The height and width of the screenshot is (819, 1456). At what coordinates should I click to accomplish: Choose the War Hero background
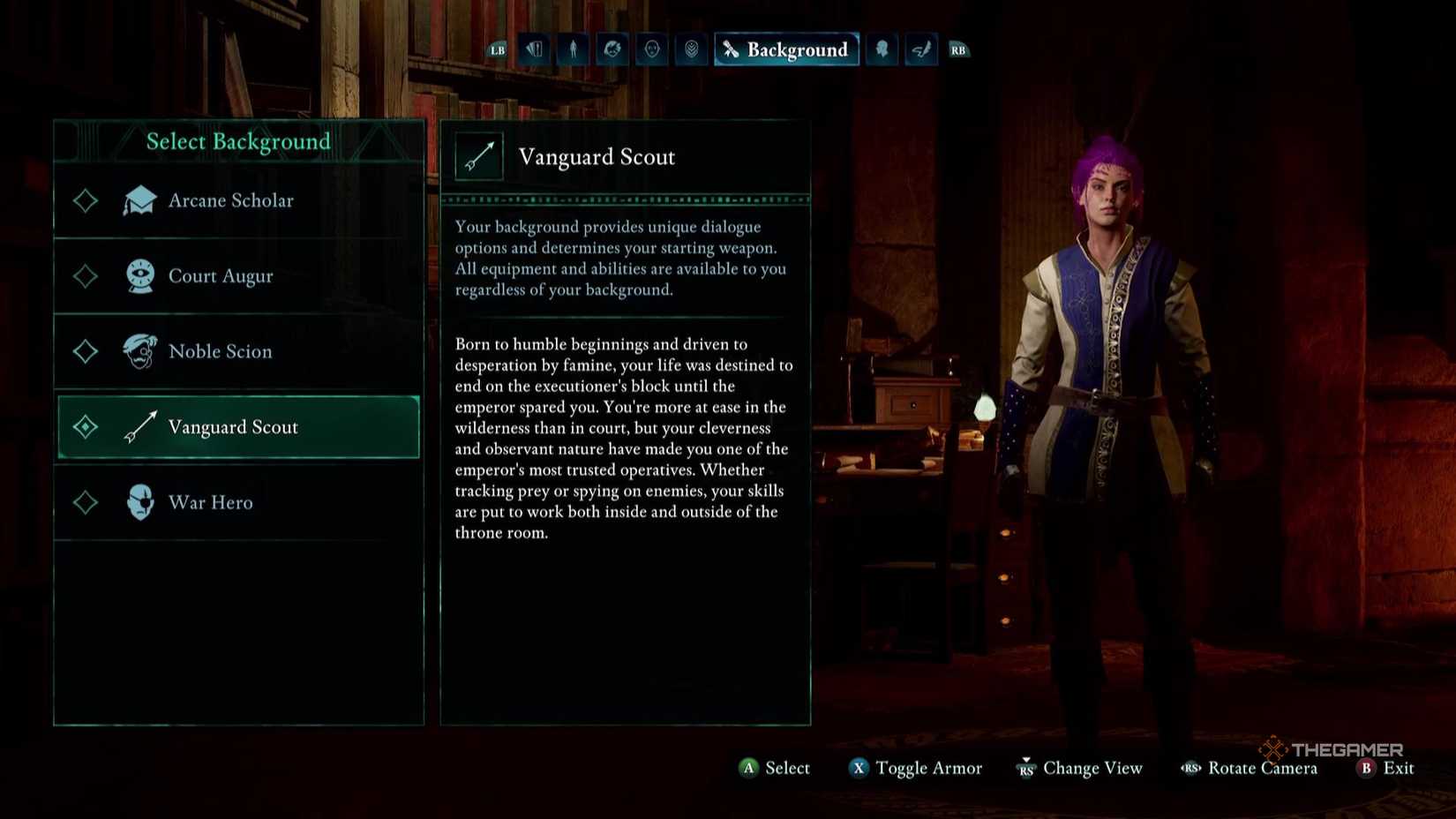(x=211, y=502)
